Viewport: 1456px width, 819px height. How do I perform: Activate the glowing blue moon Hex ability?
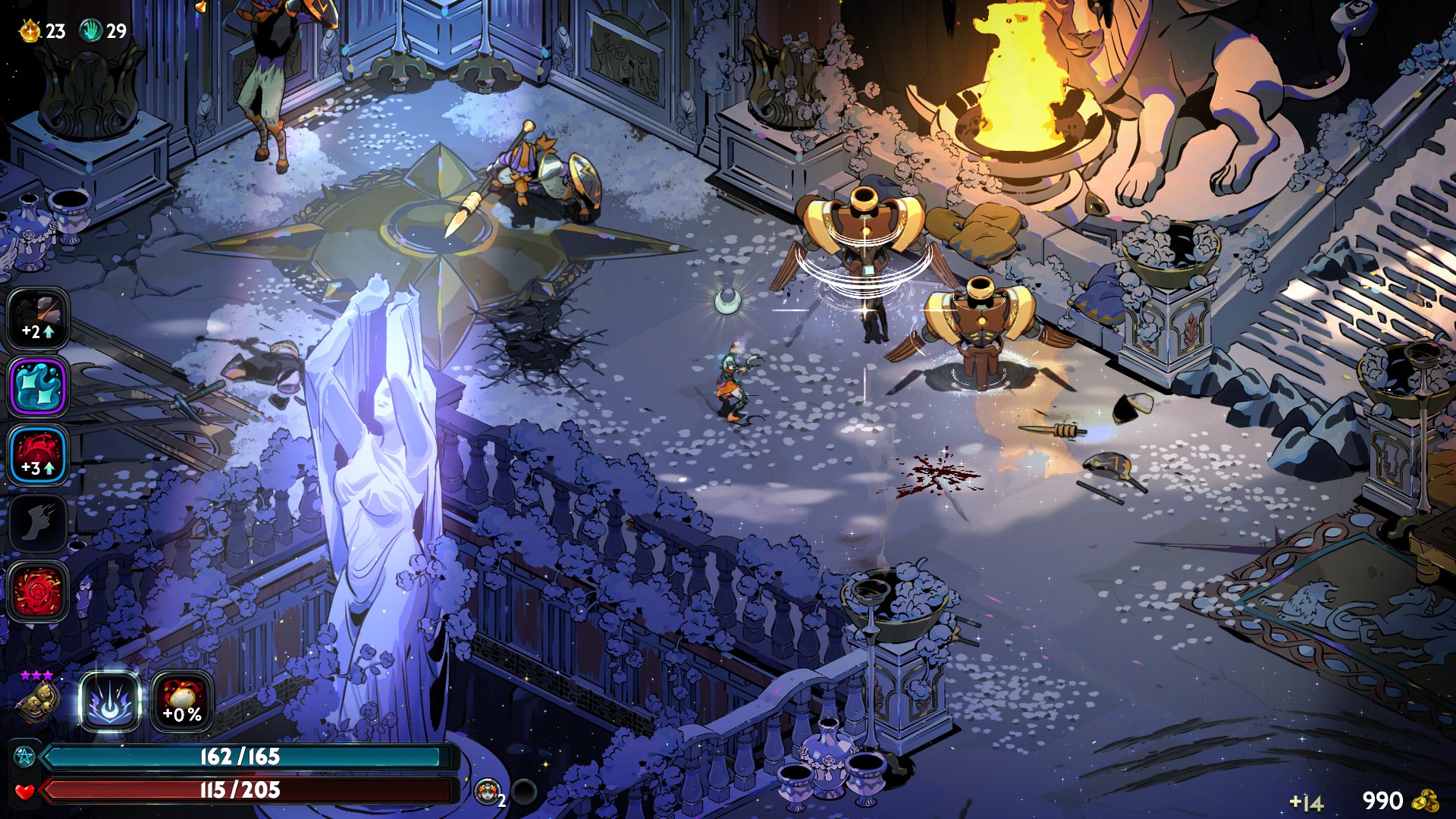(x=111, y=702)
